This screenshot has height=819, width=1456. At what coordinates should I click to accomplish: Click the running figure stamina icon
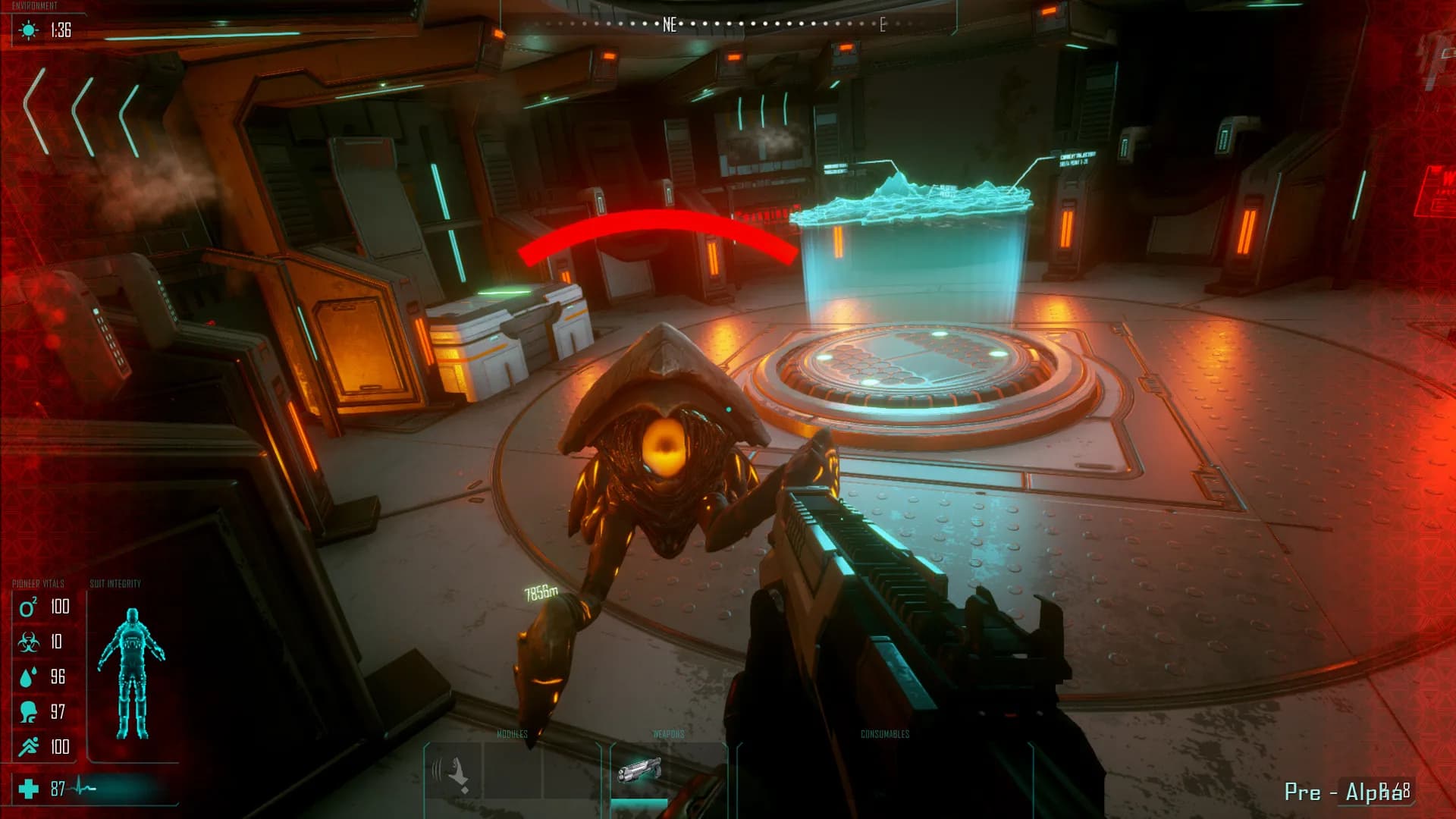point(29,747)
